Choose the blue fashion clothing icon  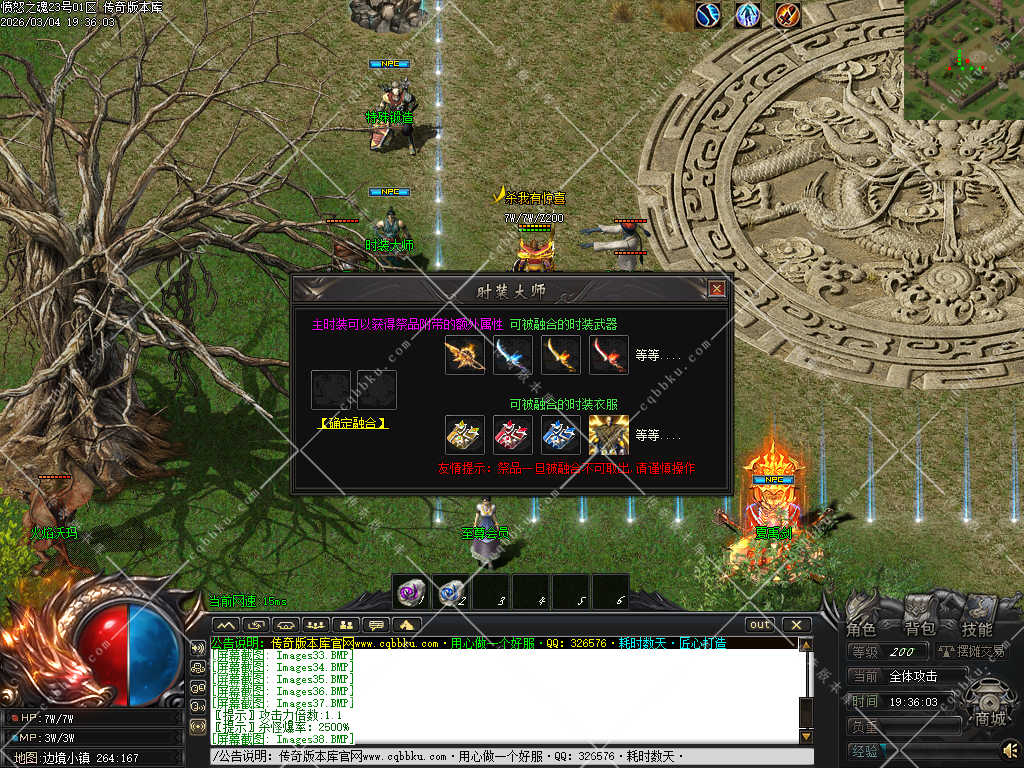click(x=561, y=435)
